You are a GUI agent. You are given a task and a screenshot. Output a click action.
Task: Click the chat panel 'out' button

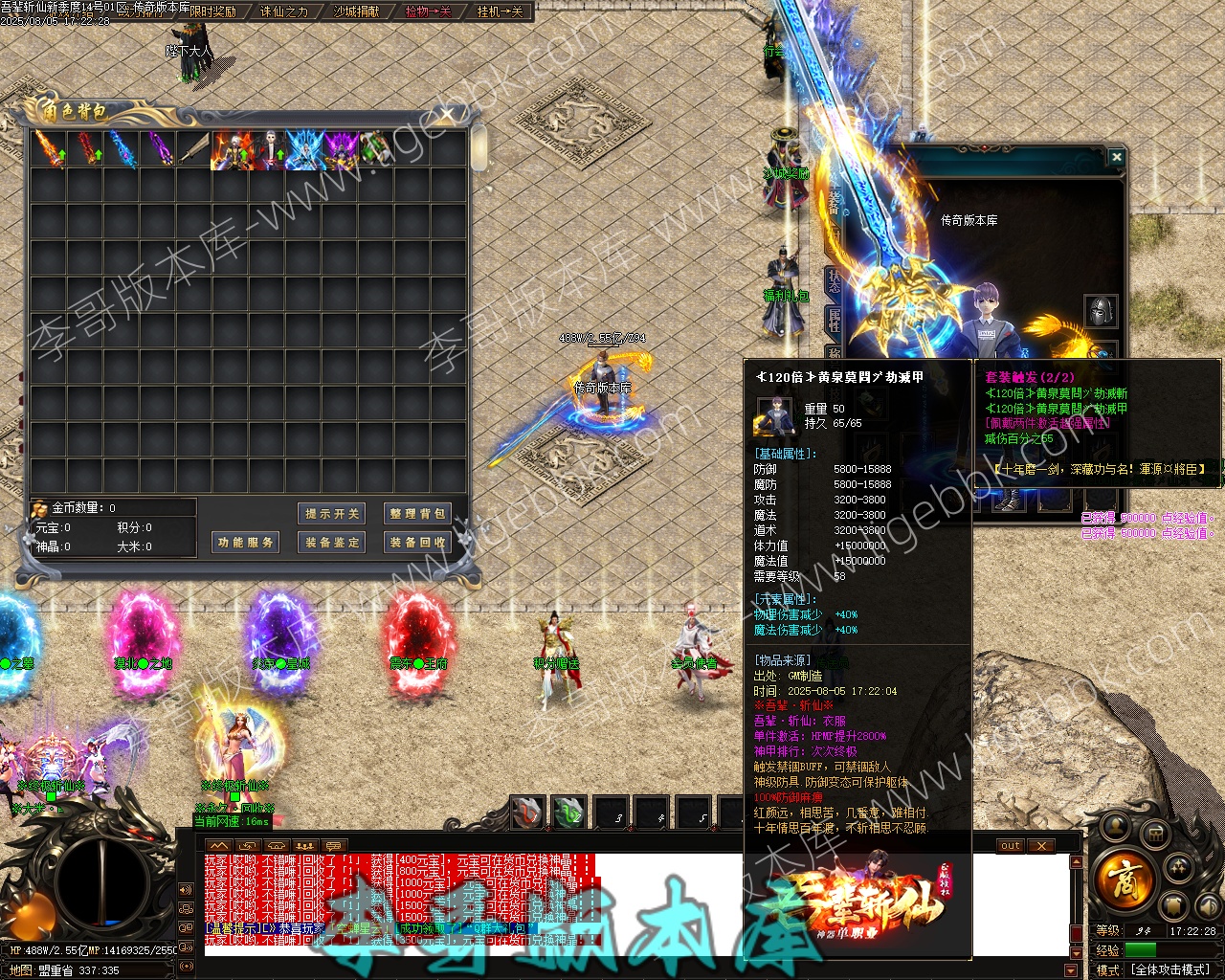tap(1011, 846)
